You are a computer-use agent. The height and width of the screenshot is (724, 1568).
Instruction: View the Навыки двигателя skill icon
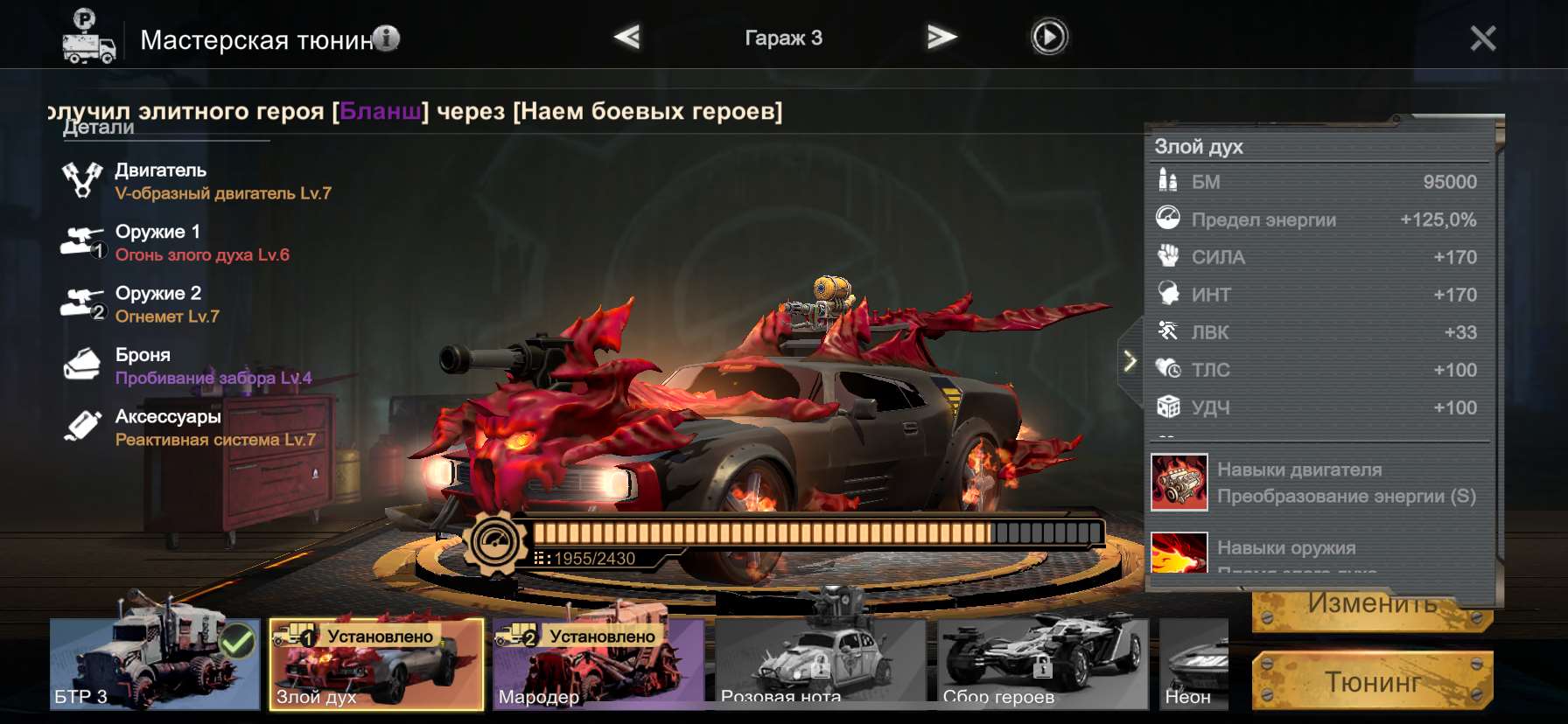(x=1179, y=482)
